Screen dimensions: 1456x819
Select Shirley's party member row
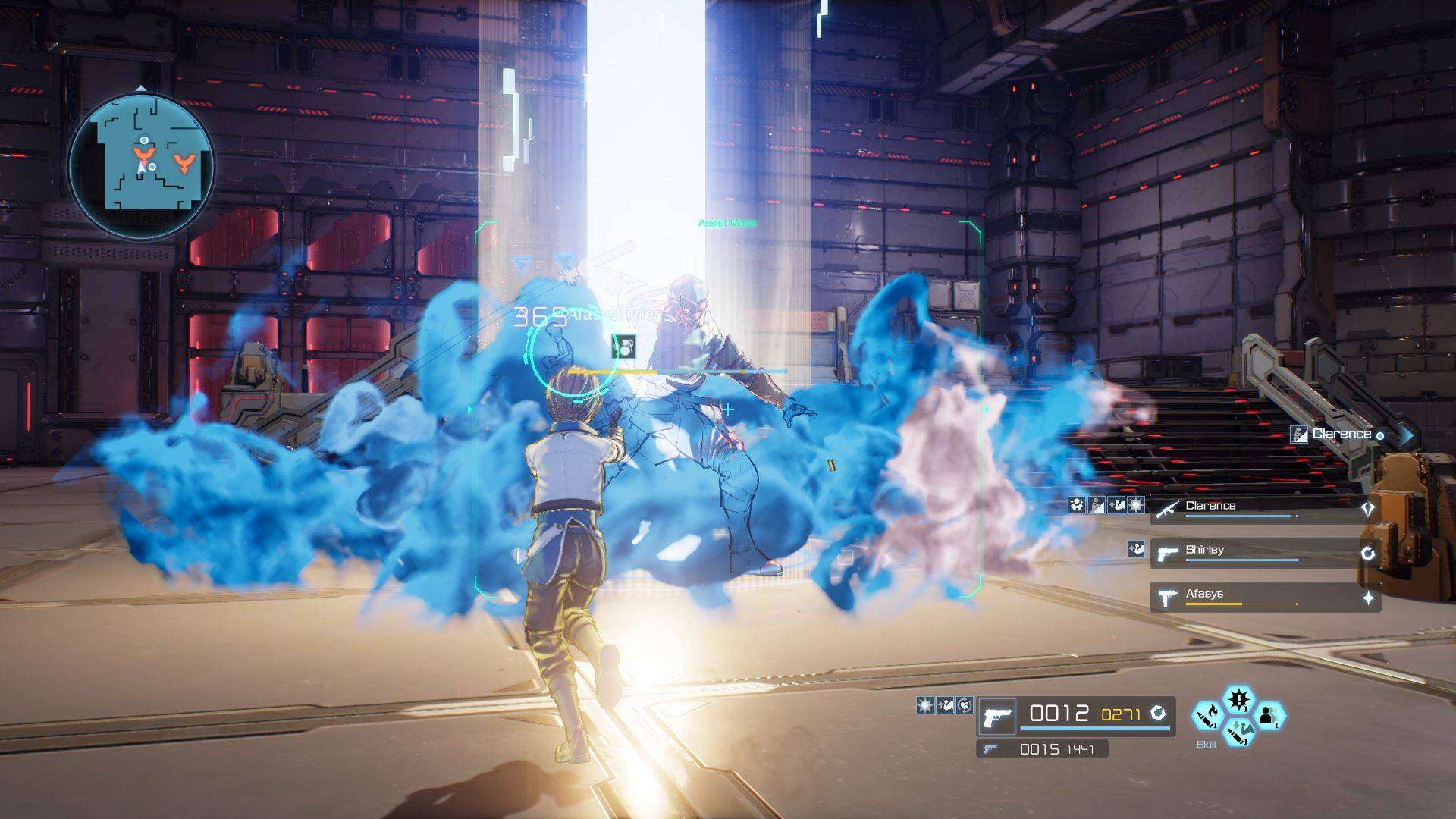[x=1265, y=553]
